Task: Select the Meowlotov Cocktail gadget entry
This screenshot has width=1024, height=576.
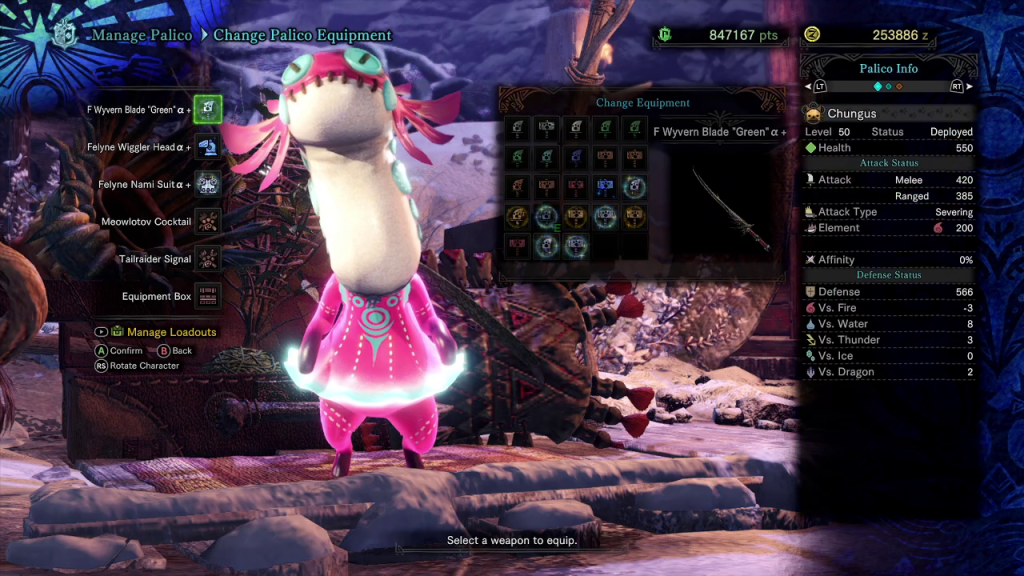Action: [x=208, y=221]
